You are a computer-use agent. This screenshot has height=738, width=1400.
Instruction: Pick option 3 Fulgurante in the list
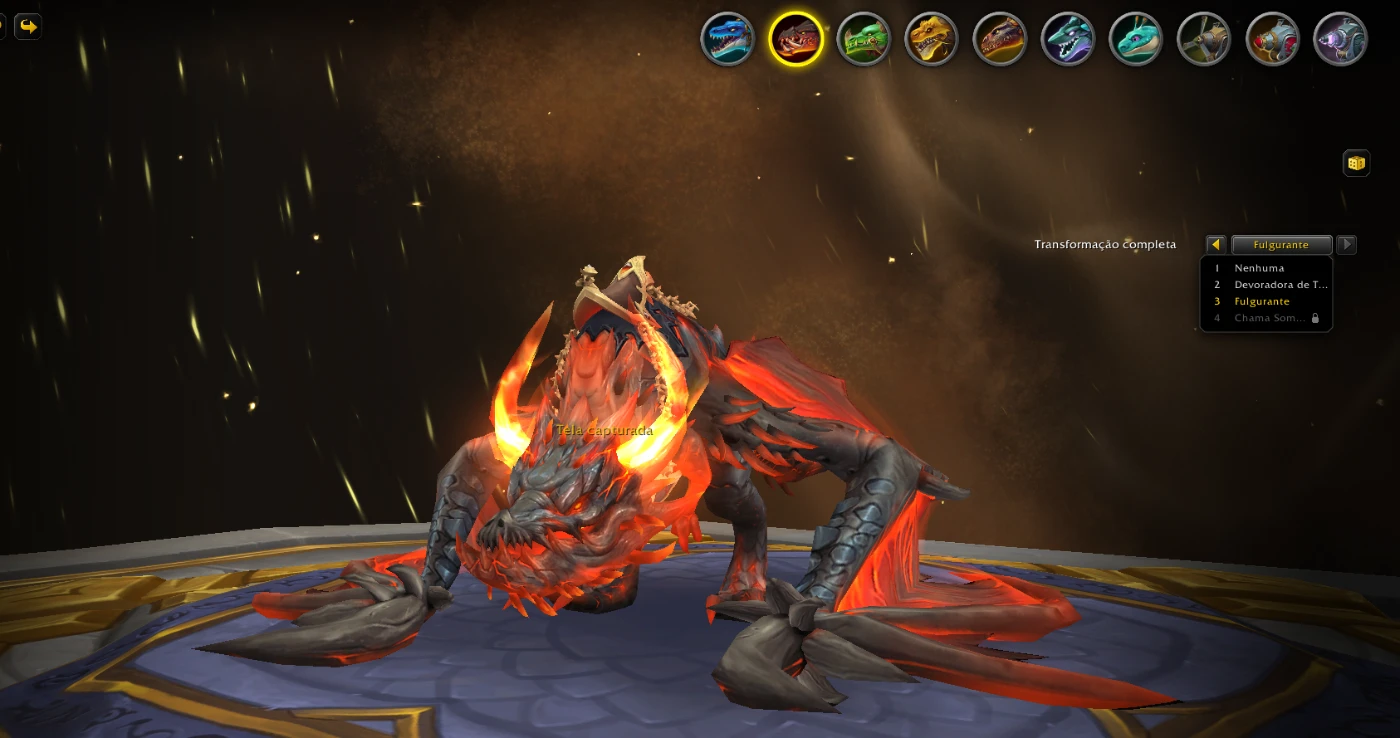click(1262, 301)
